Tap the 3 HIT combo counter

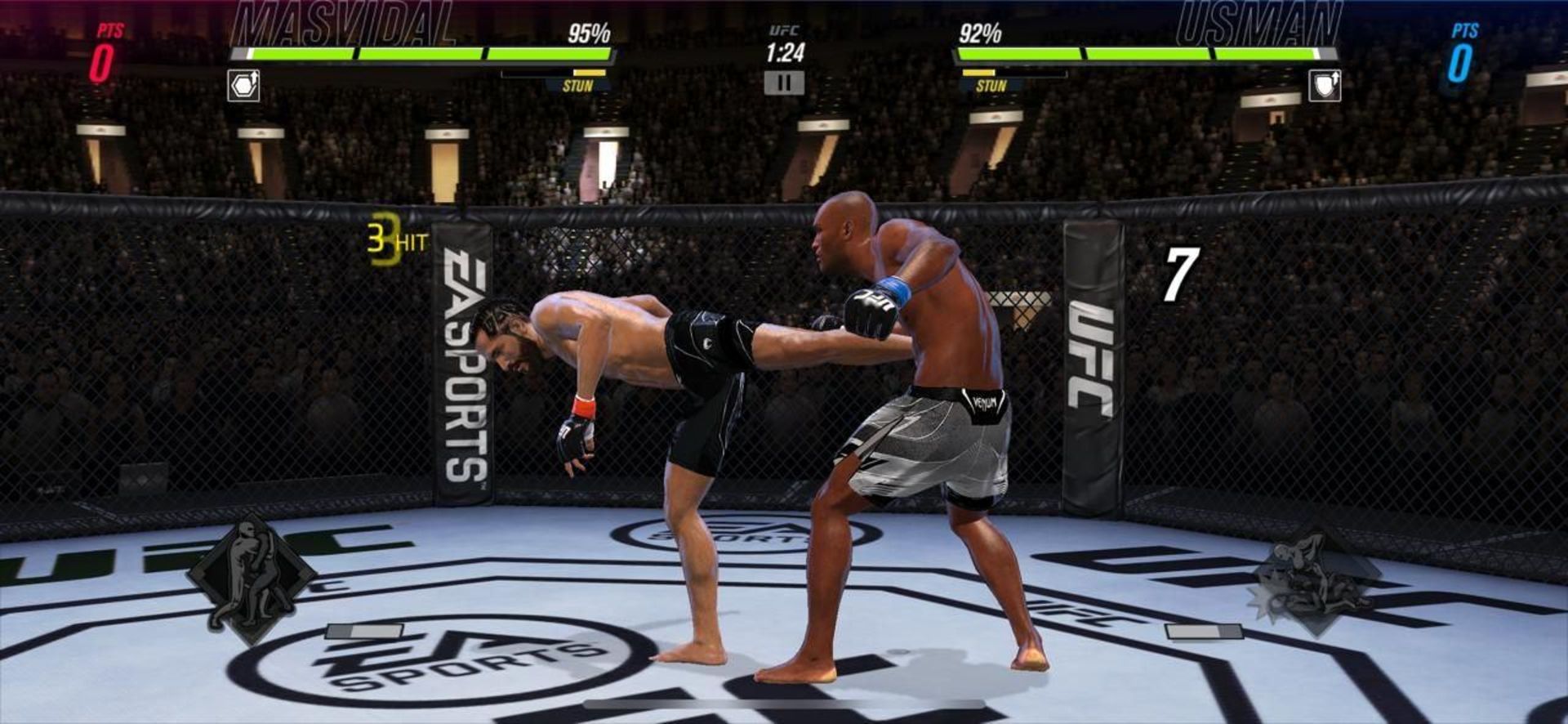(394, 237)
